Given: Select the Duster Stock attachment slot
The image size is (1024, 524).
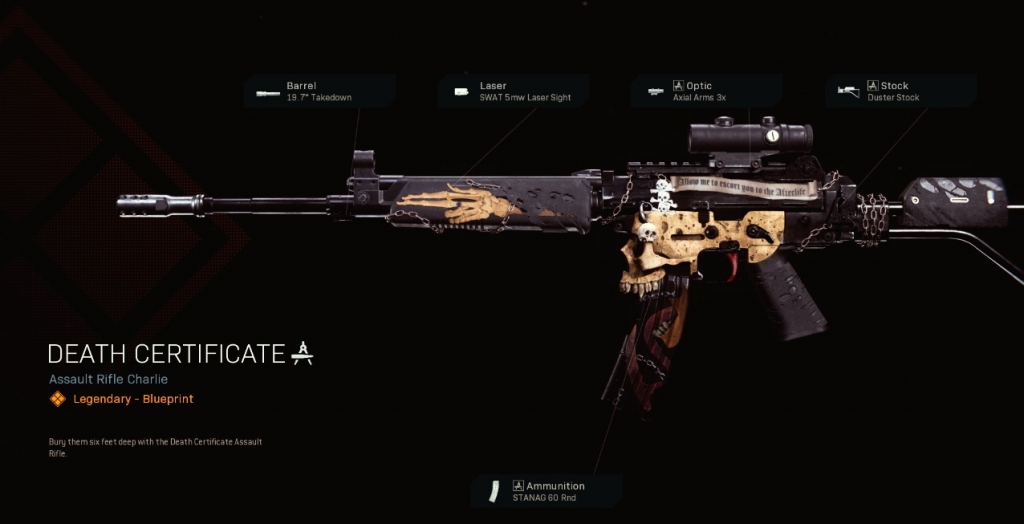Looking at the screenshot, I should (x=900, y=92).
